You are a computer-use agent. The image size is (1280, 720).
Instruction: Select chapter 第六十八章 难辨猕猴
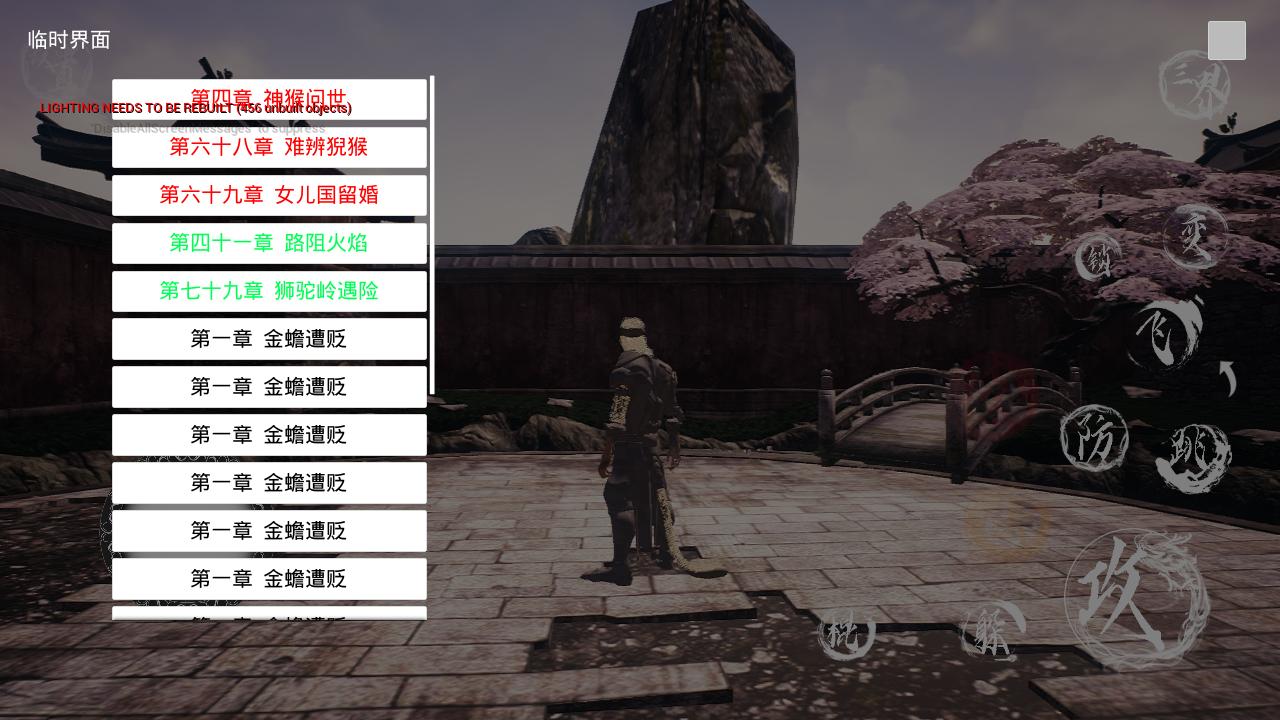tap(269, 147)
